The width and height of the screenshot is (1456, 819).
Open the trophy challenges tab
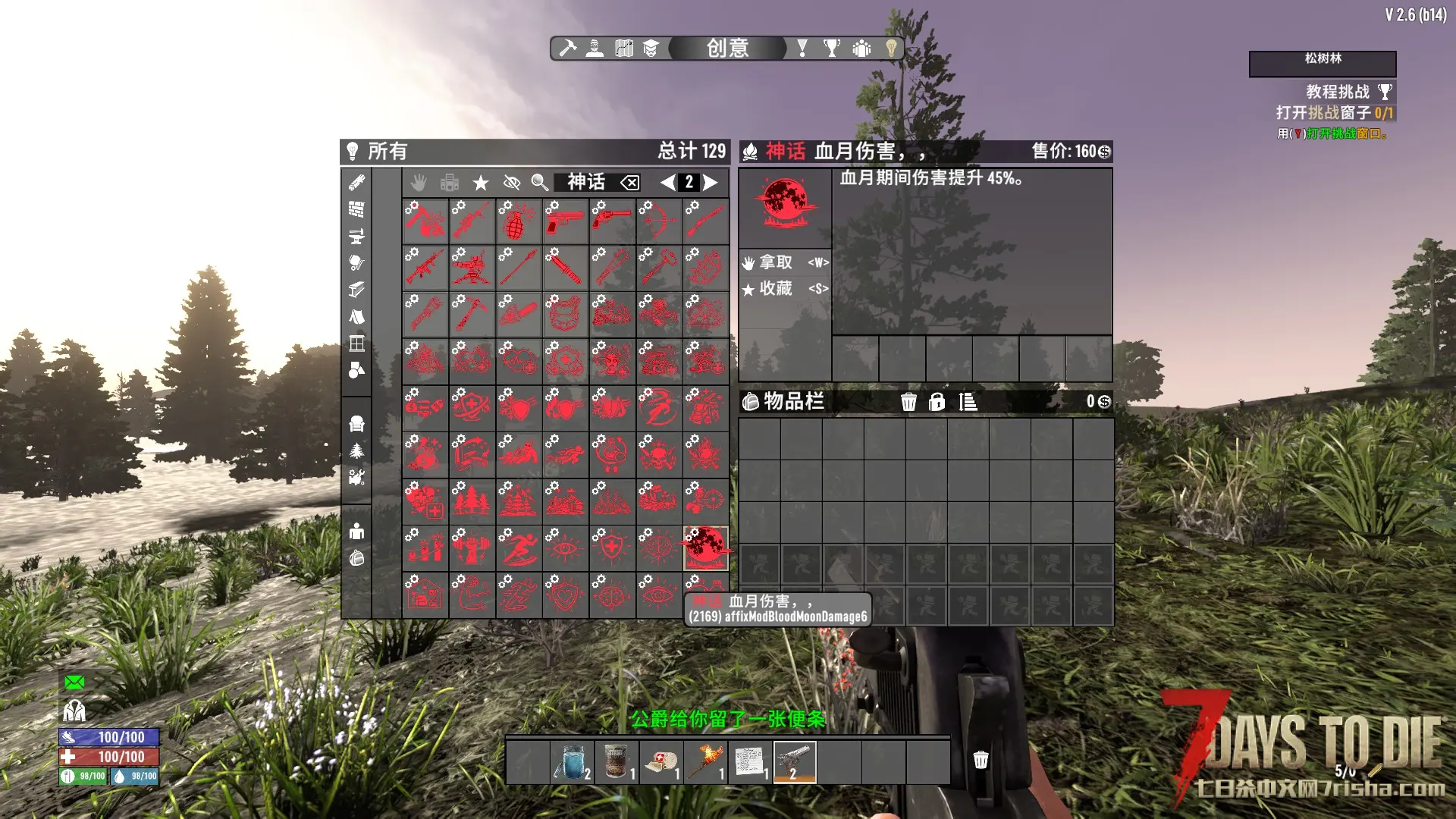832,49
